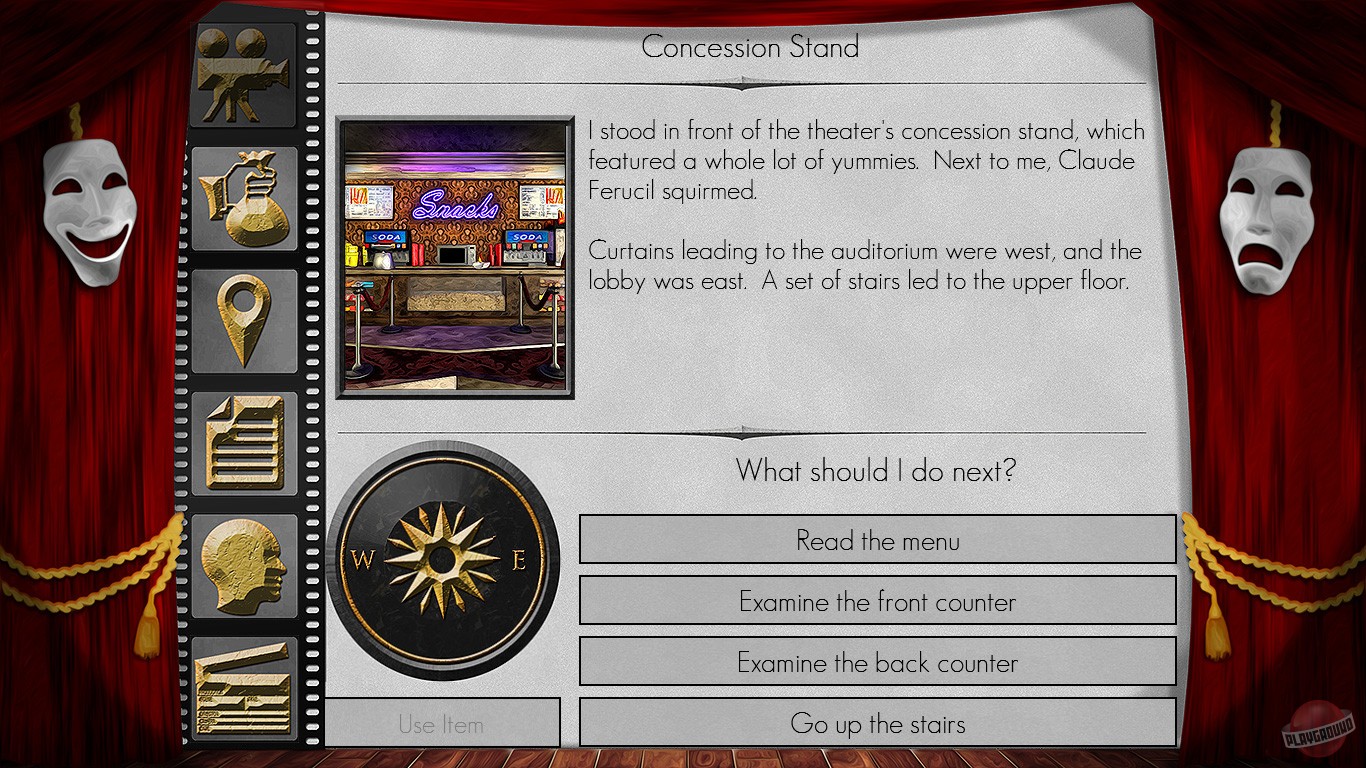Click the concession stand scene thumbnail

point(455,257)
